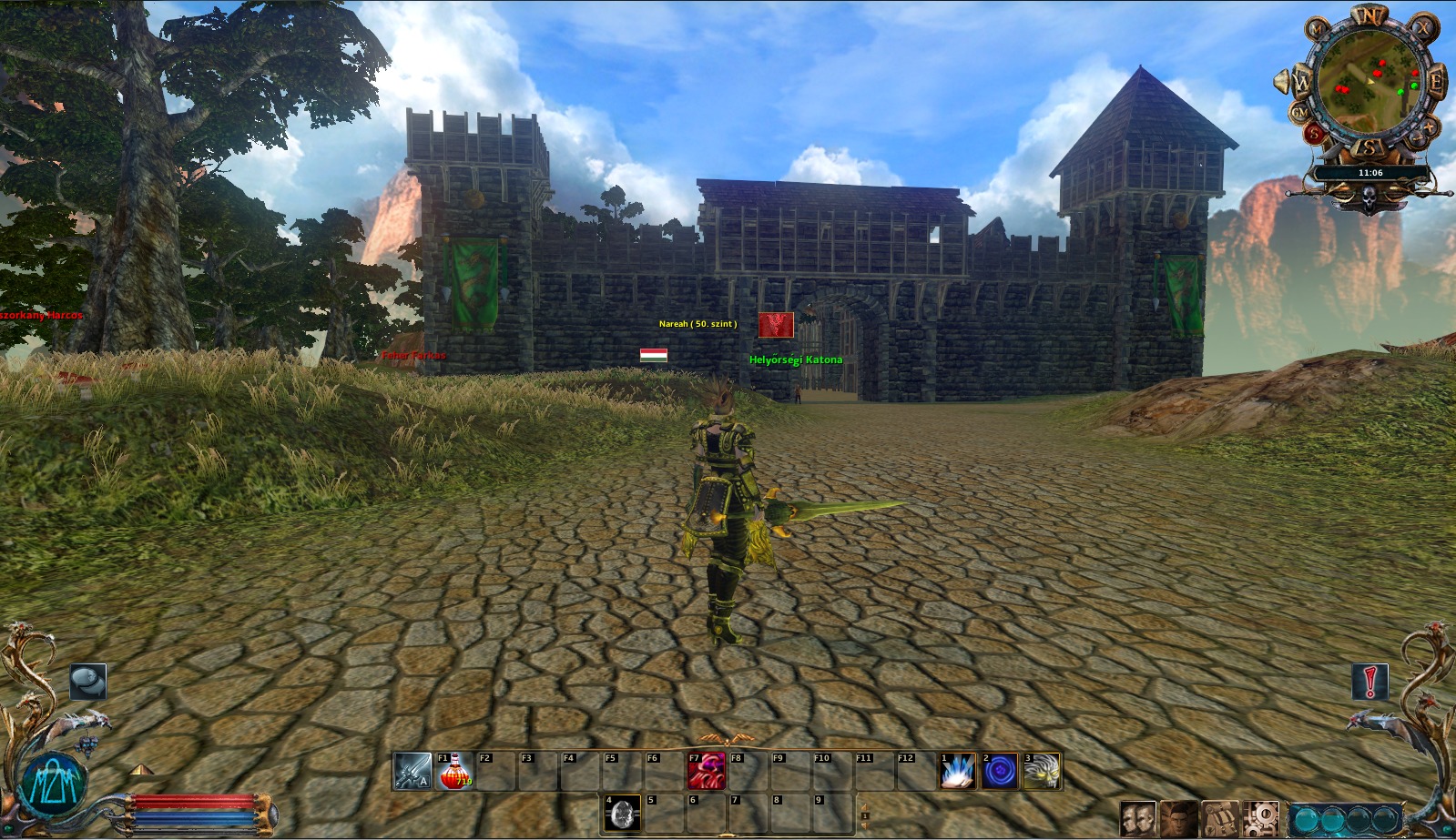Switch hotbar page with the upper arrow
The height and width of the screenshot is (840, 1456).
click(x=864, y=805)
